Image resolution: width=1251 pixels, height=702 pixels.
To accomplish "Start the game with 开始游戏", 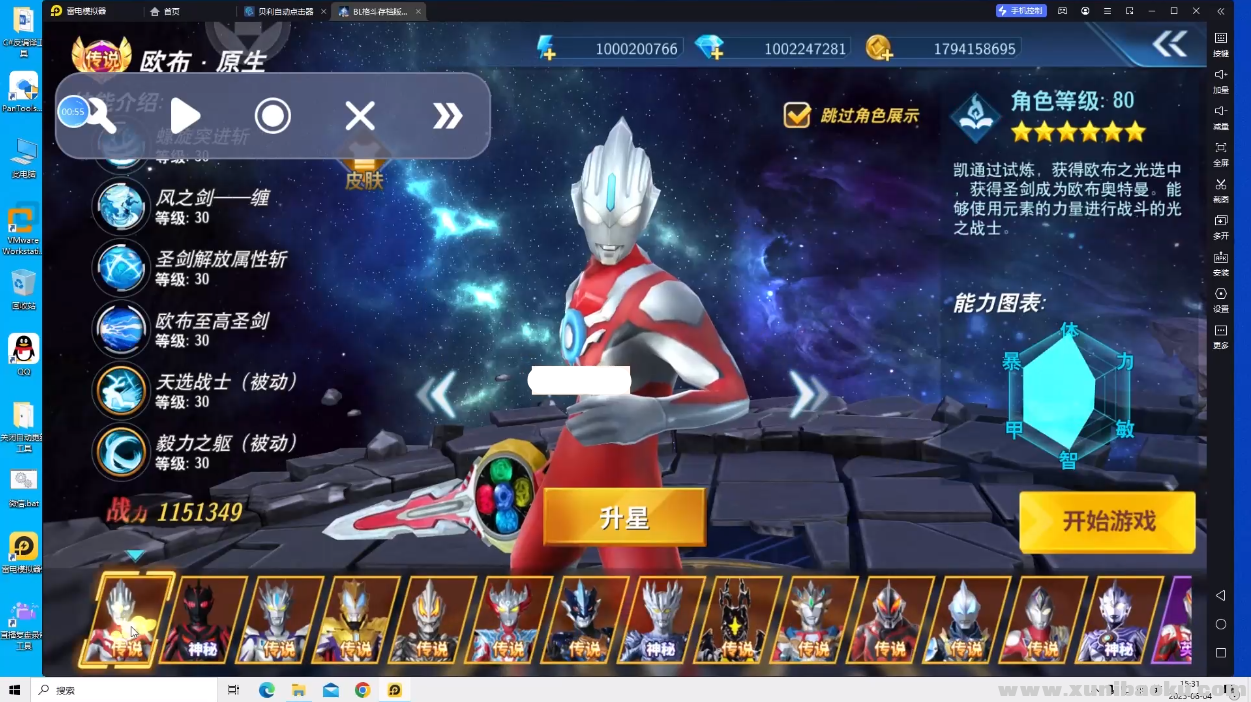I will click(1107, 521).
